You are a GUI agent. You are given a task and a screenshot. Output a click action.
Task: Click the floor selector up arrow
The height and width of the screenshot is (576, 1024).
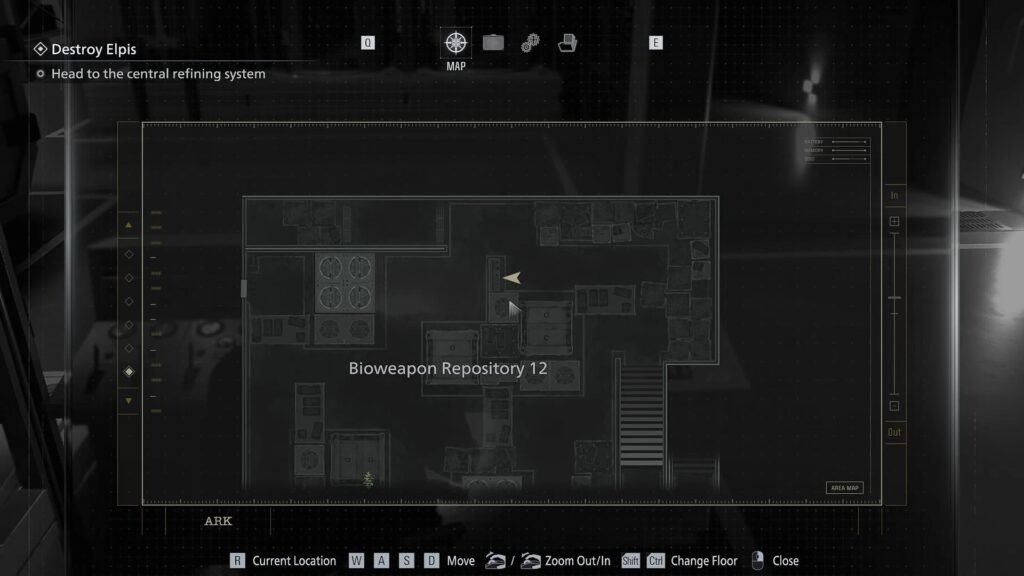[x=128, y=225]
